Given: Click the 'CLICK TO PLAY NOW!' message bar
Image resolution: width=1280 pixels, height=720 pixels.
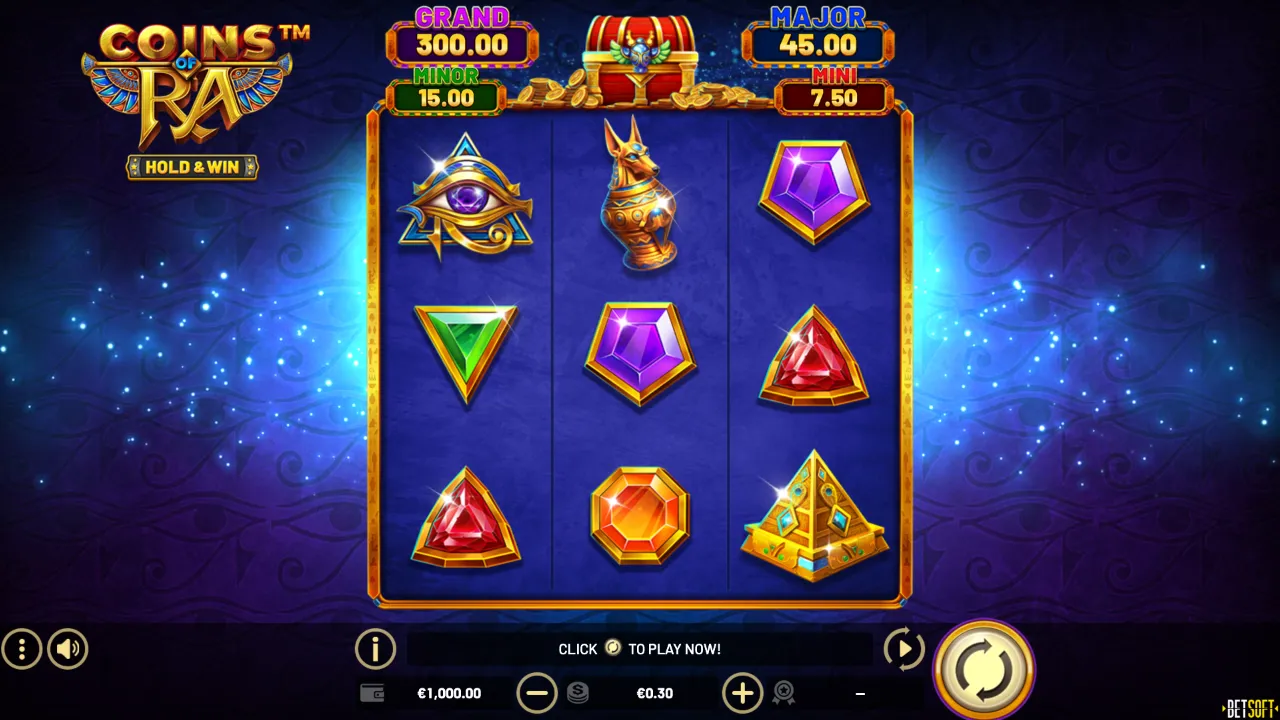Looking at the screenshot, I should click(640, 649).
